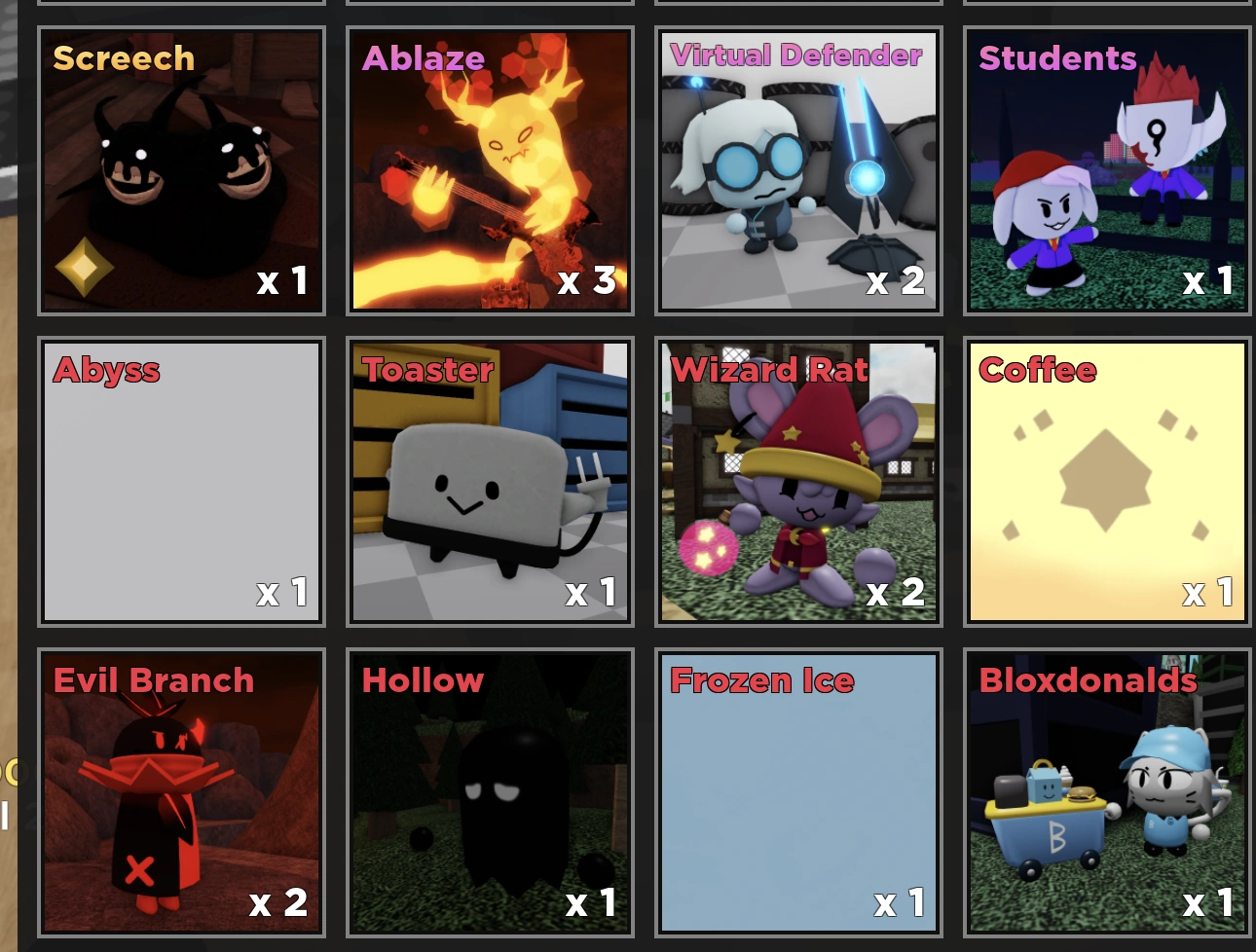Open the Abyss item

click(181, 482)
